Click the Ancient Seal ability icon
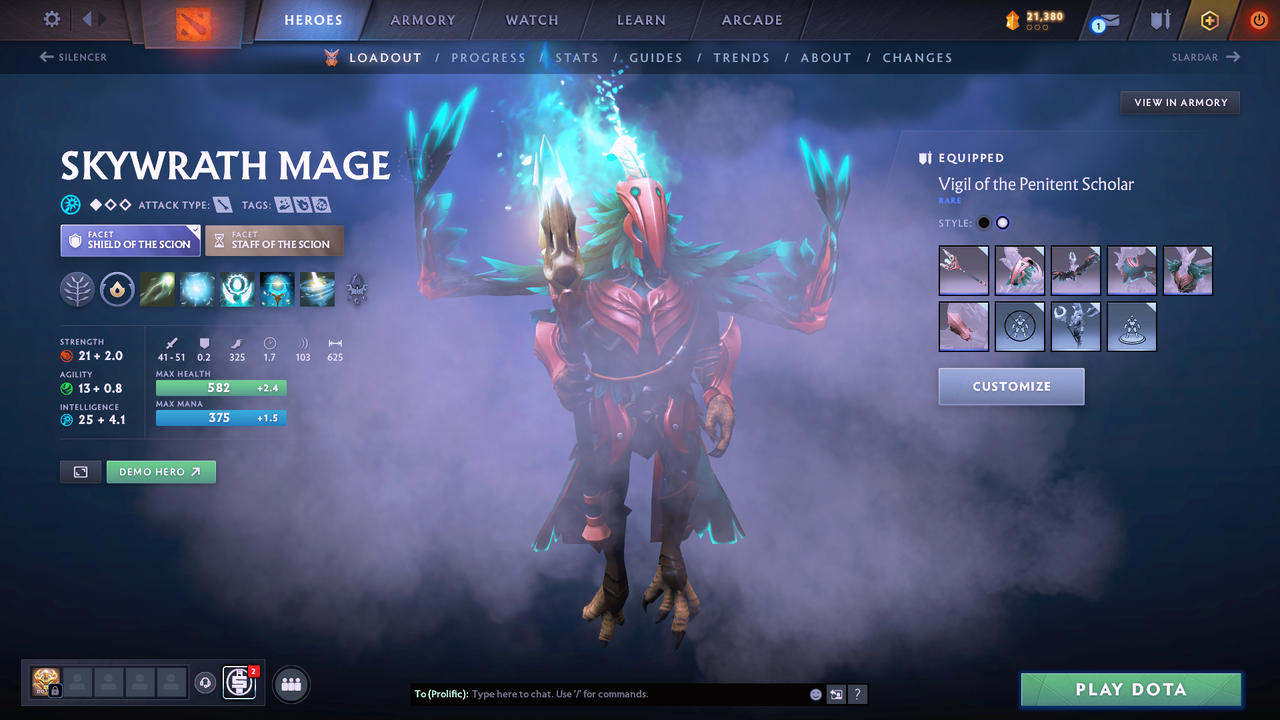The height and width of the screenshot is (720, 1280). (237, 289)
